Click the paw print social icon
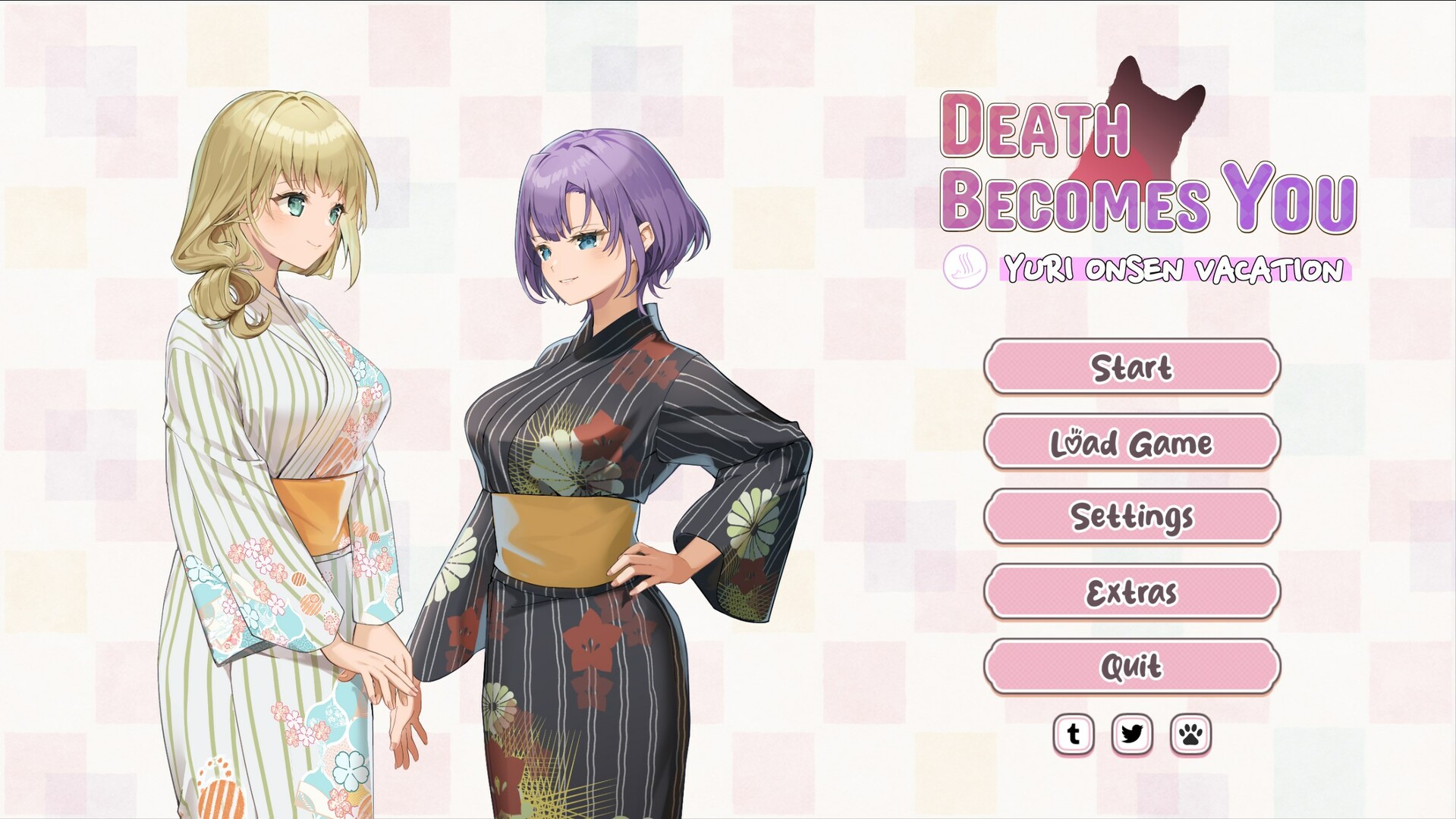Image resolution: width=1456 pixels, height=819 pixels. 1188,734
